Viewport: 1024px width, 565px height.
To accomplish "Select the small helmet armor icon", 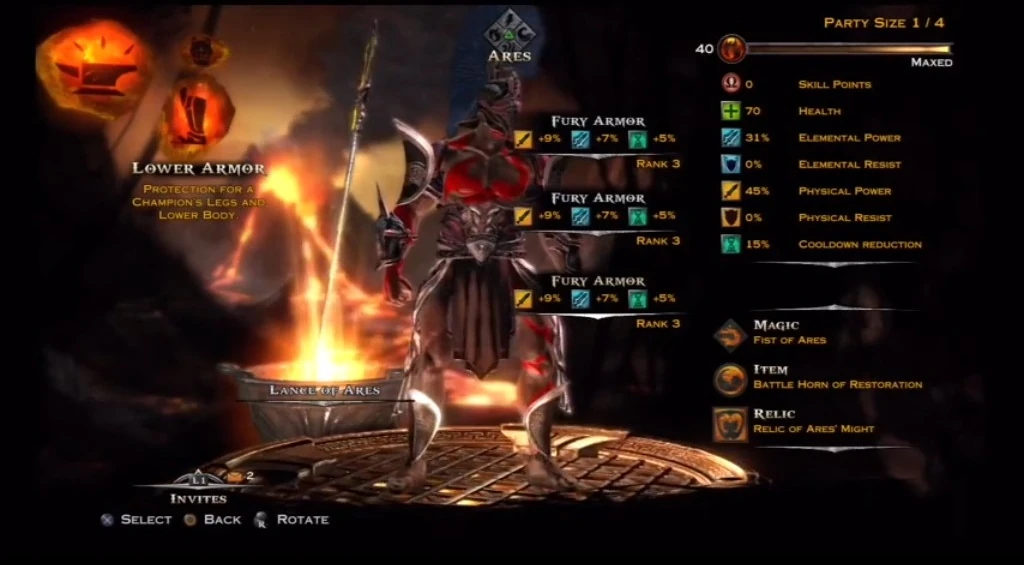I will click(203, 50).
